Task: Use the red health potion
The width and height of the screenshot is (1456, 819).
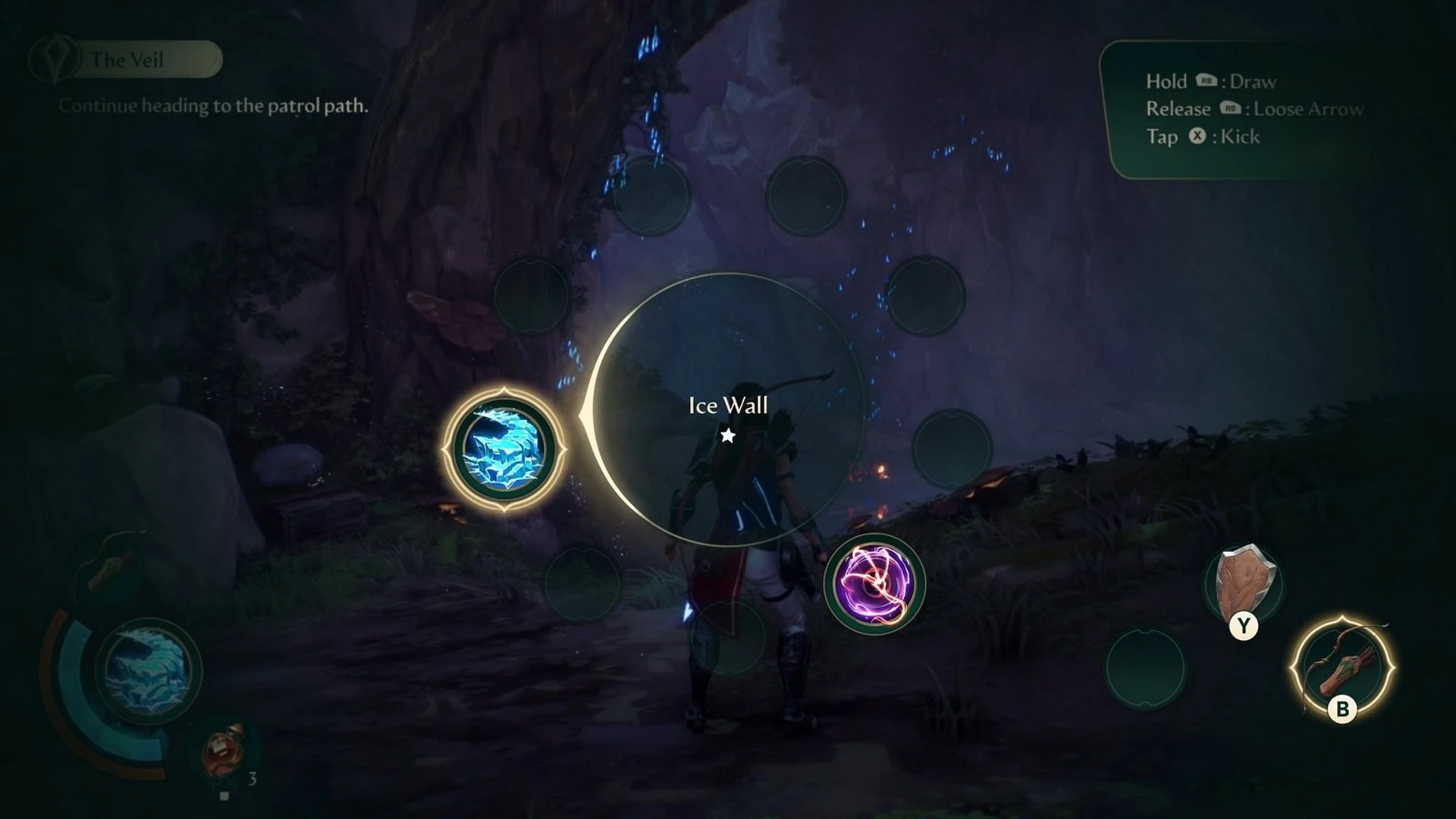Action: coord(224,753)
